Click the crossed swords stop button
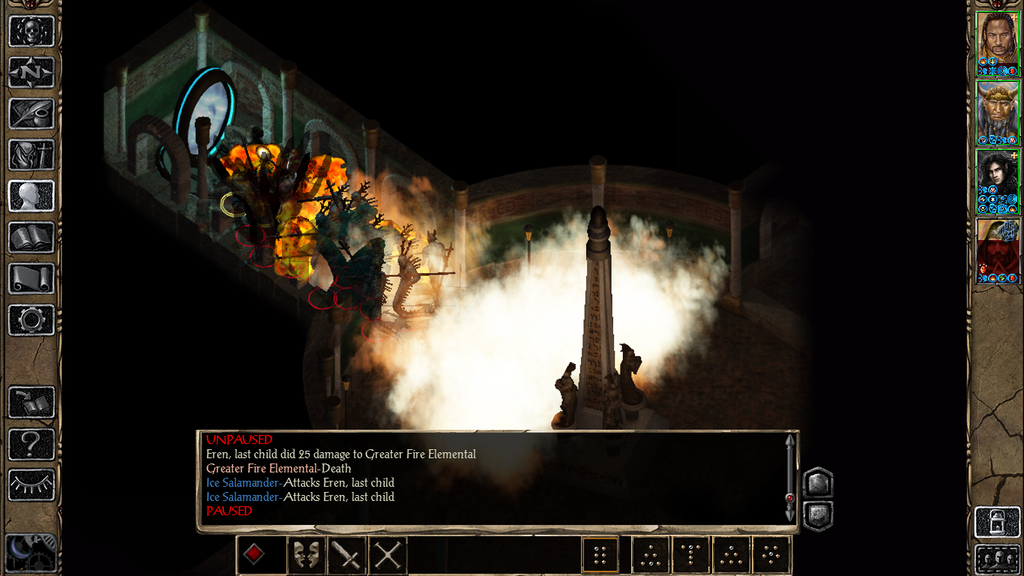 (388, 554)
